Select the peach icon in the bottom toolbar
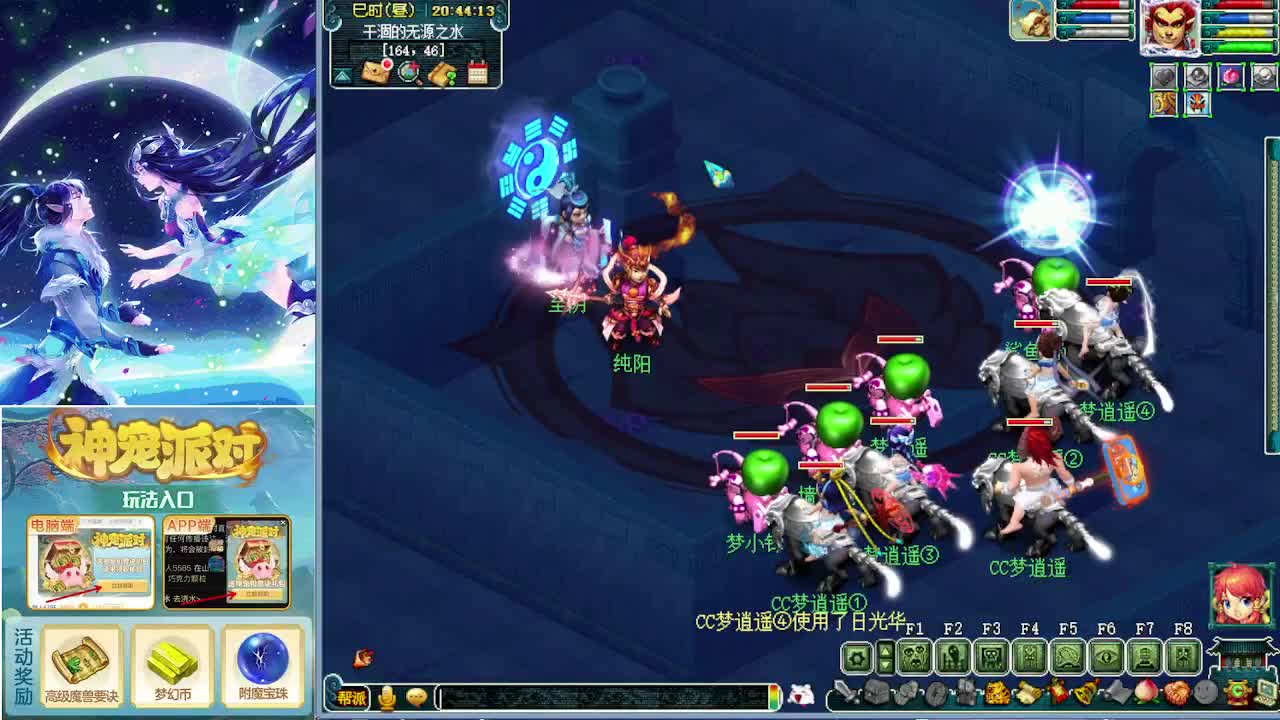 tap(1145, 693)
